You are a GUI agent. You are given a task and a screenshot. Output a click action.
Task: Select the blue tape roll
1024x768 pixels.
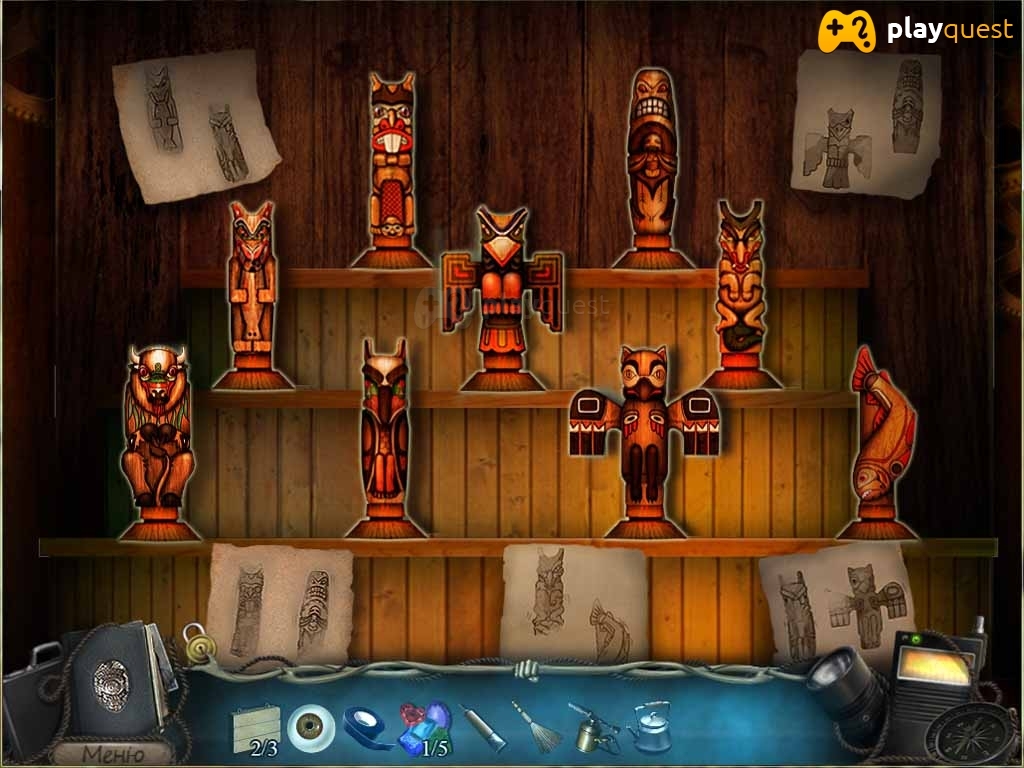[367, 728]
